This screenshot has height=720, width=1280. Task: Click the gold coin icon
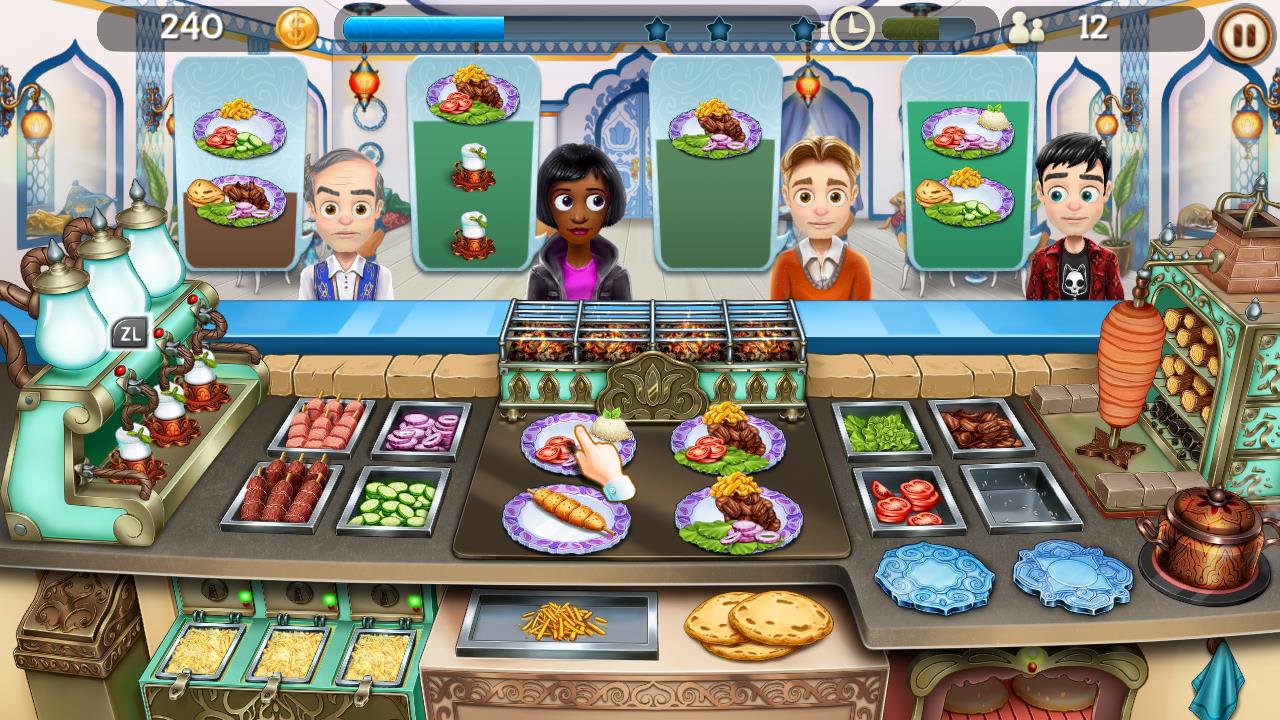[x=297, y=29]
